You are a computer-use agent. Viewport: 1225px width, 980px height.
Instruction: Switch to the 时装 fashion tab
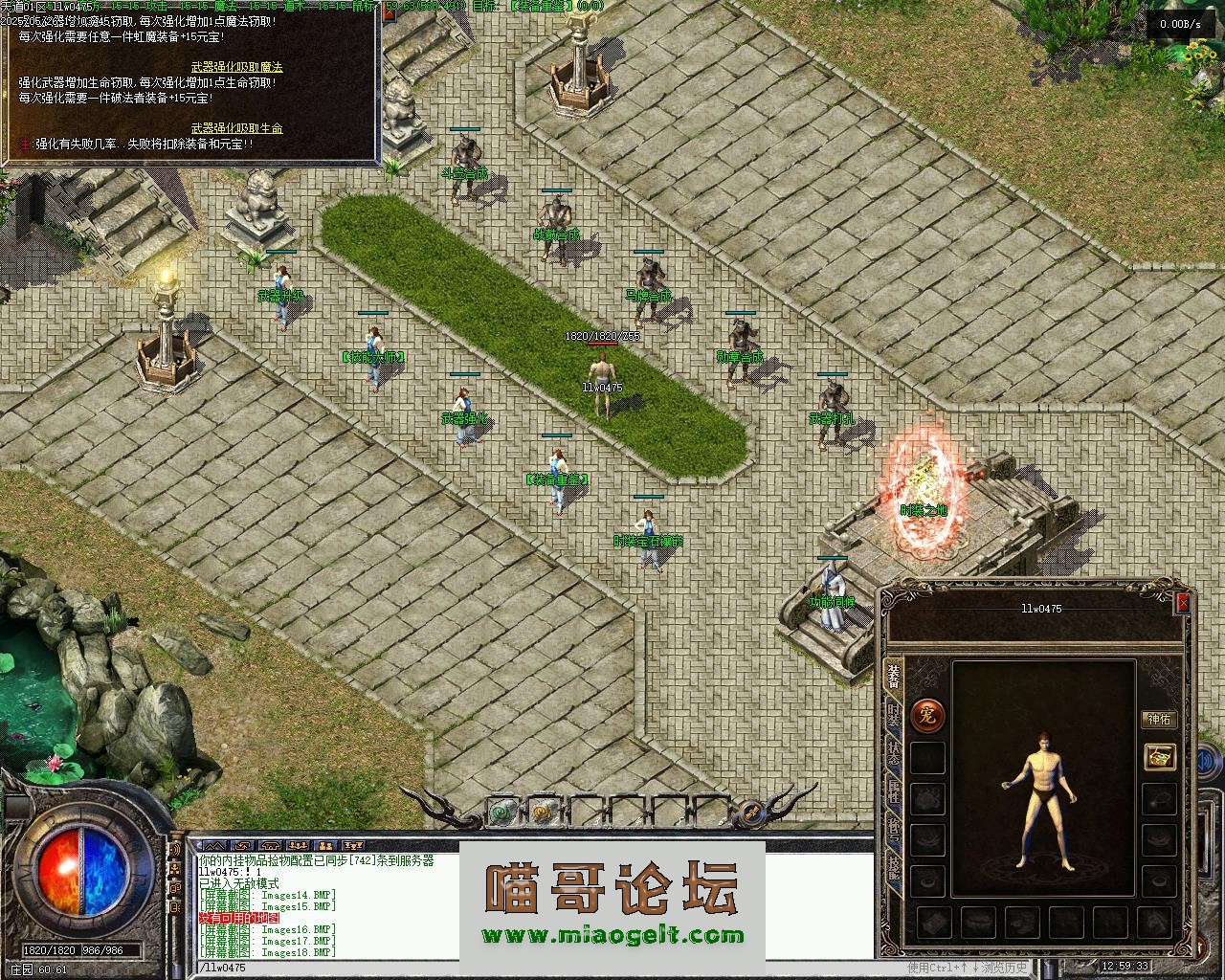click(x=893, y=715)
